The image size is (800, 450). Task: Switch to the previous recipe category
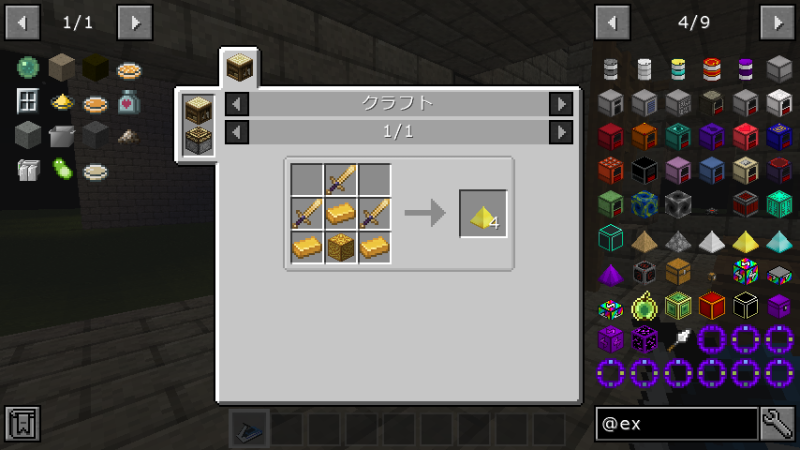[237, 103]
